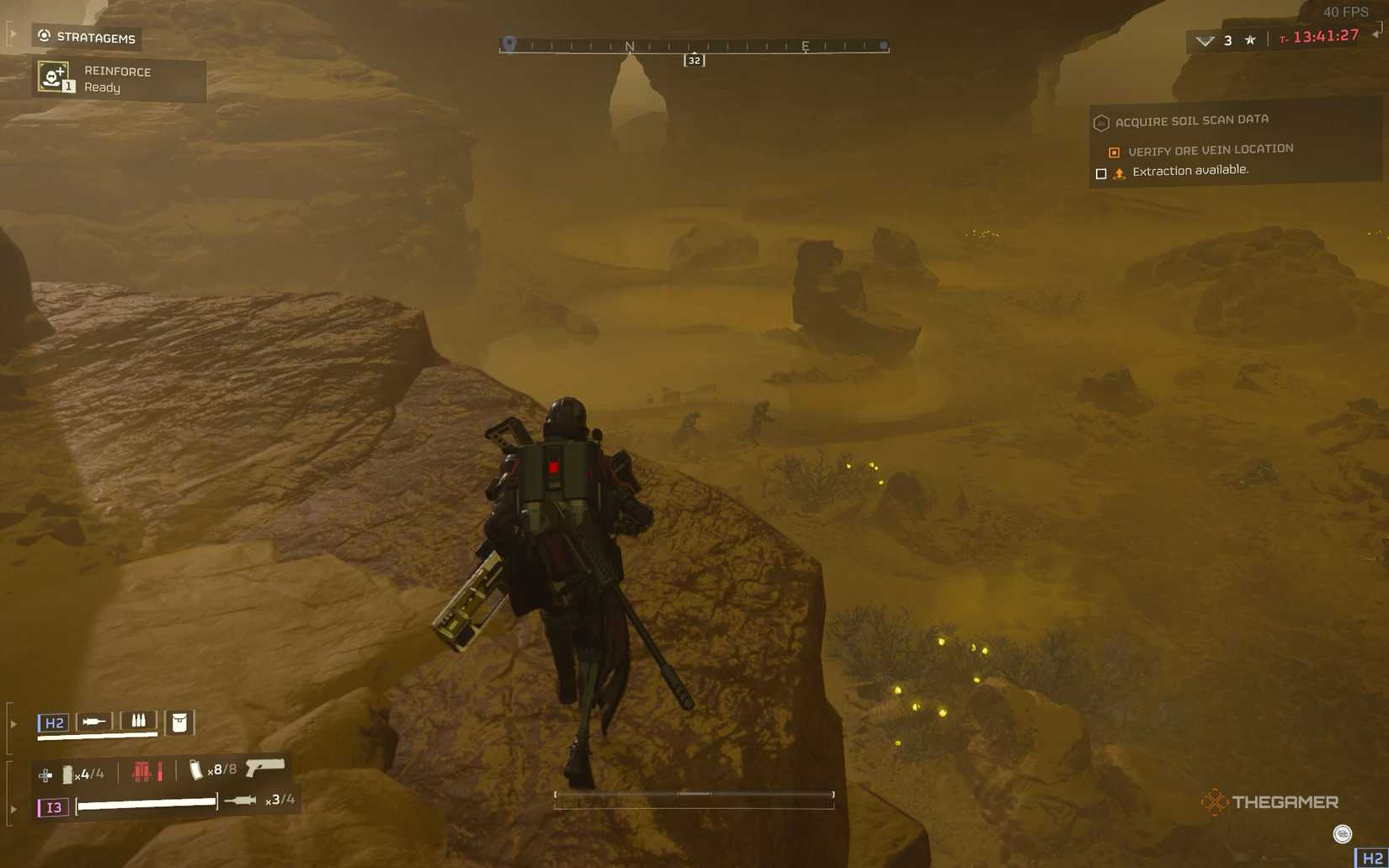This screenshot has width=1389, height=868.
Task: Toggle the grenade crosshair indicator
Action: (45, 773)
